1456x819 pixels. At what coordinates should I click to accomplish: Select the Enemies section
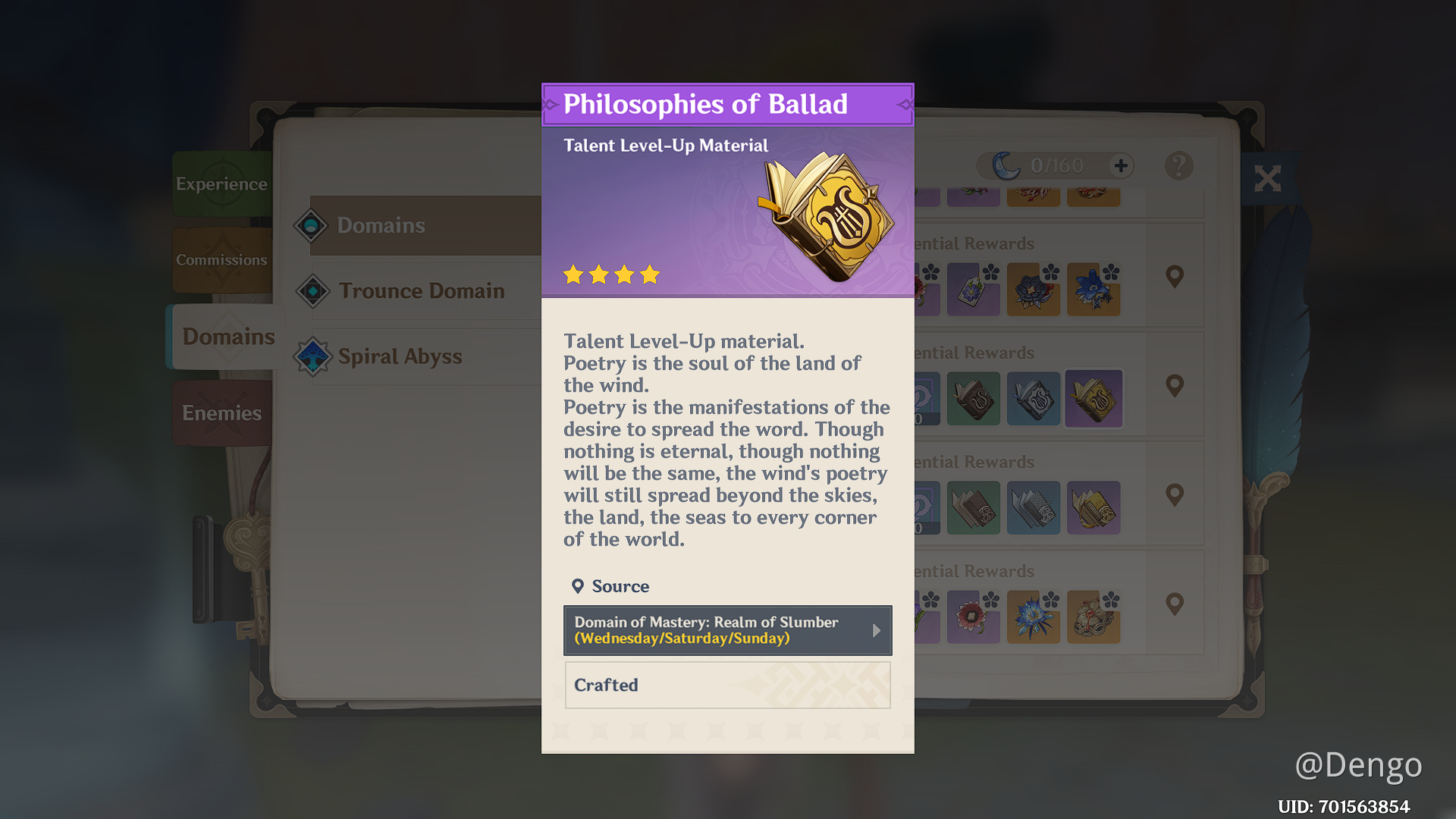click(221, 413)
